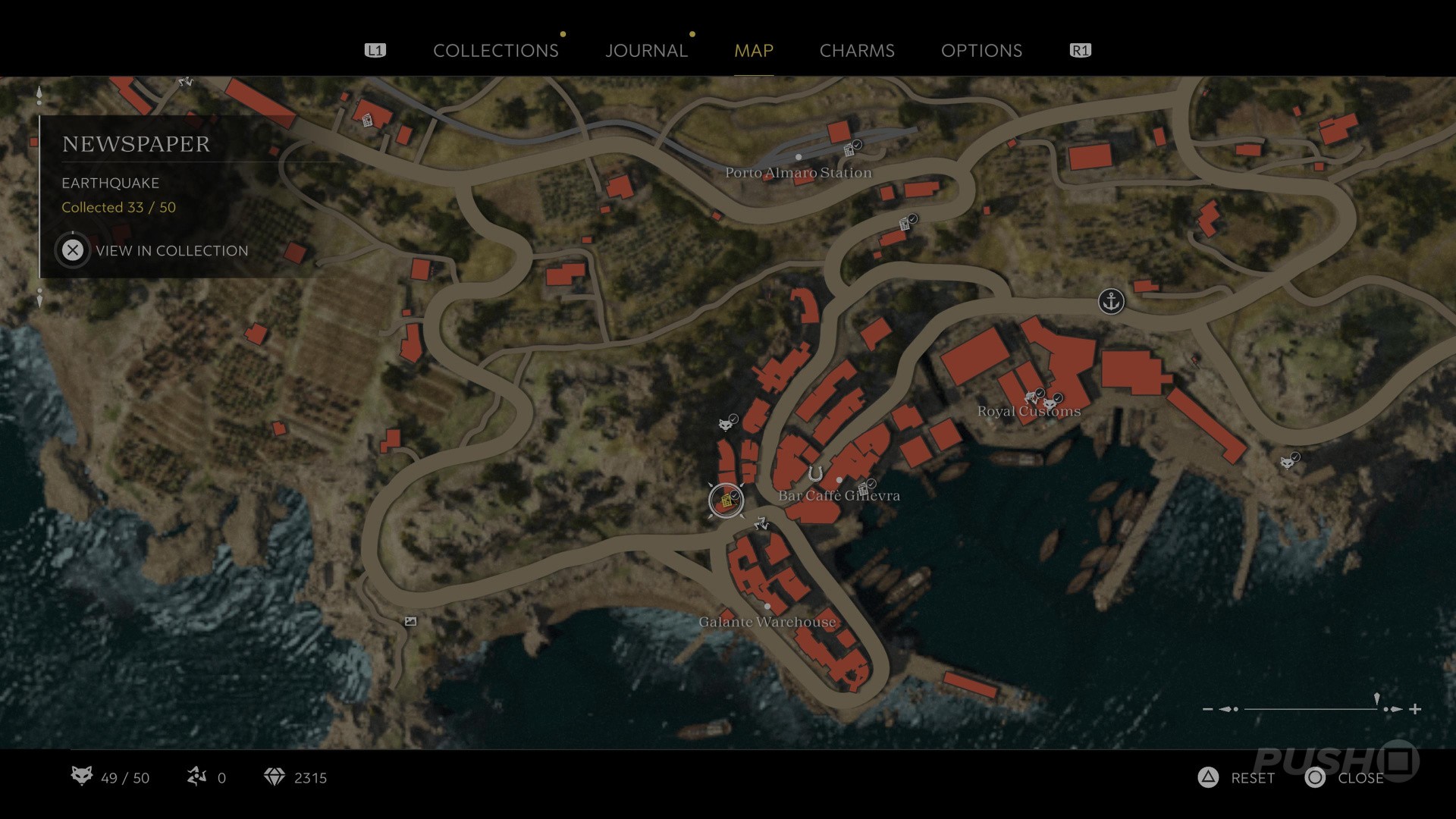Screen dimensions: 1456x819
Task: Select the picture marker on the southwest coast
Action: [410, 621]
